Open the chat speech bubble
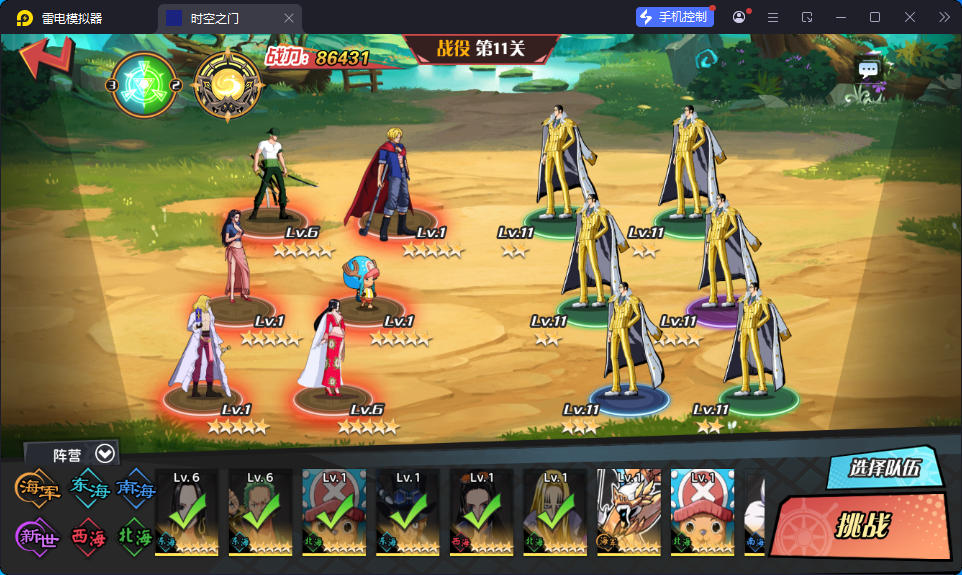 point(868,70)
